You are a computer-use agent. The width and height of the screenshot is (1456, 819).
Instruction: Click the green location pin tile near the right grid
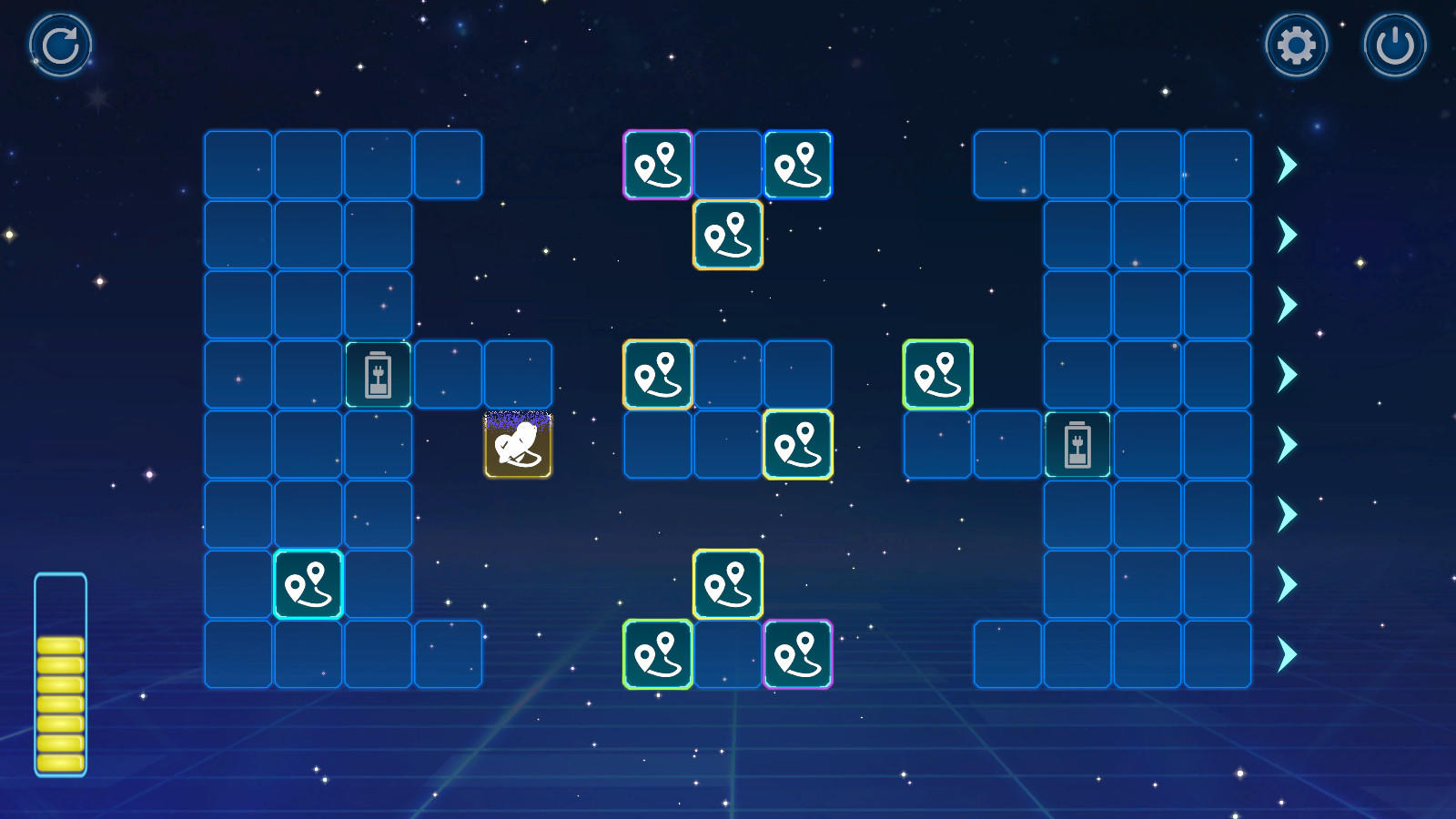[937, 371]
